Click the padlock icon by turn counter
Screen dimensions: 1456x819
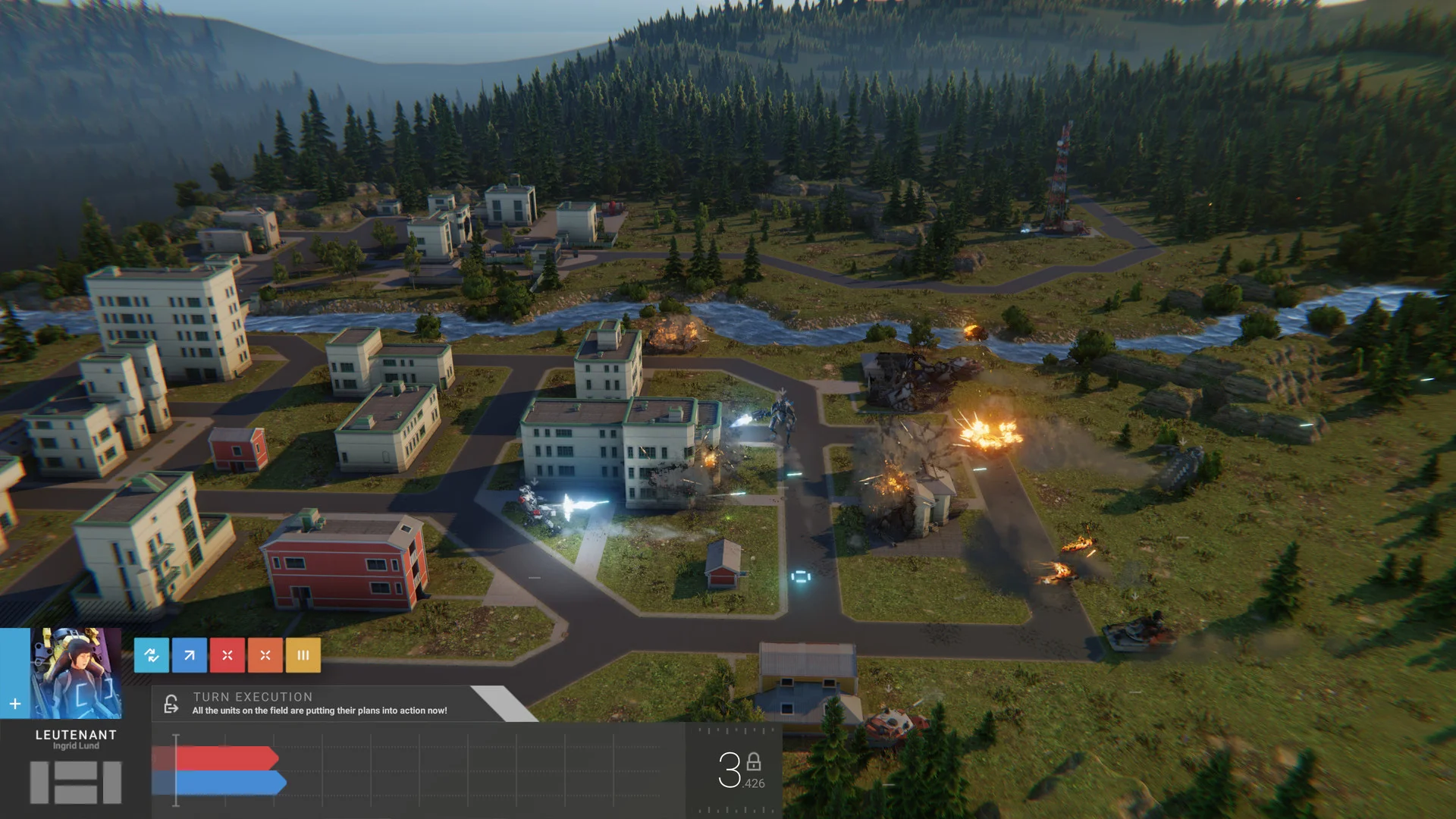tap(754, 762)
